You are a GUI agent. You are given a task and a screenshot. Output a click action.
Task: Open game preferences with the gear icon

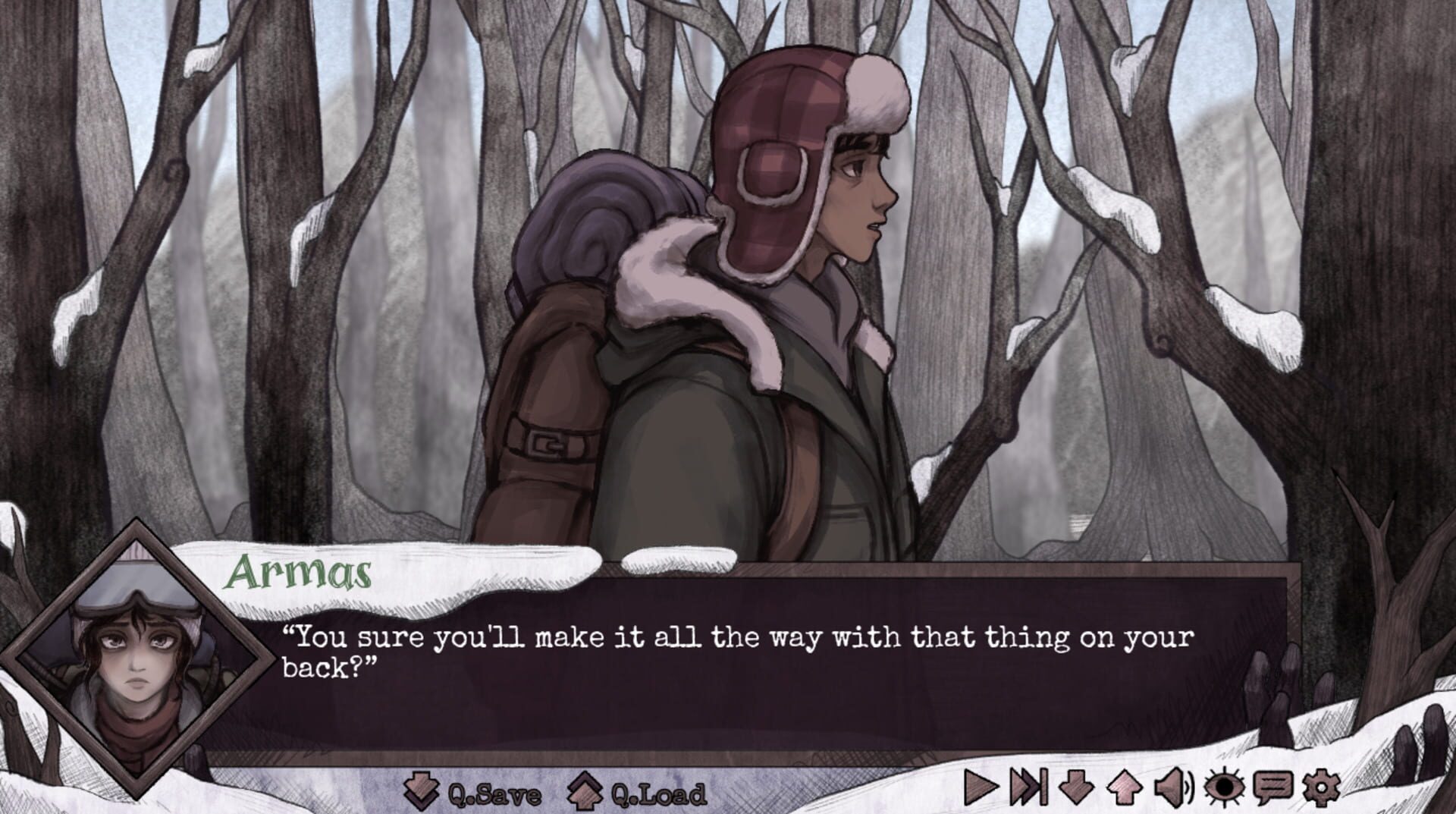[1320, 786]
